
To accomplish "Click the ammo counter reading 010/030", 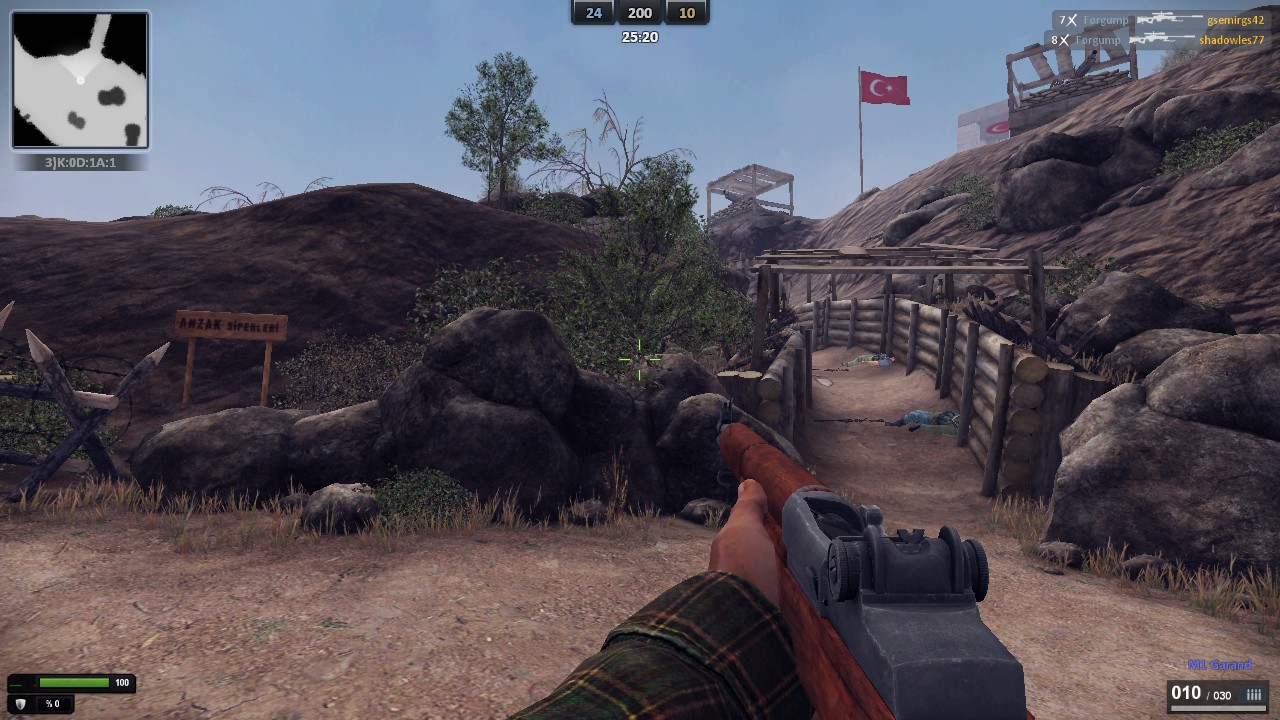I will pos(1201,692).
